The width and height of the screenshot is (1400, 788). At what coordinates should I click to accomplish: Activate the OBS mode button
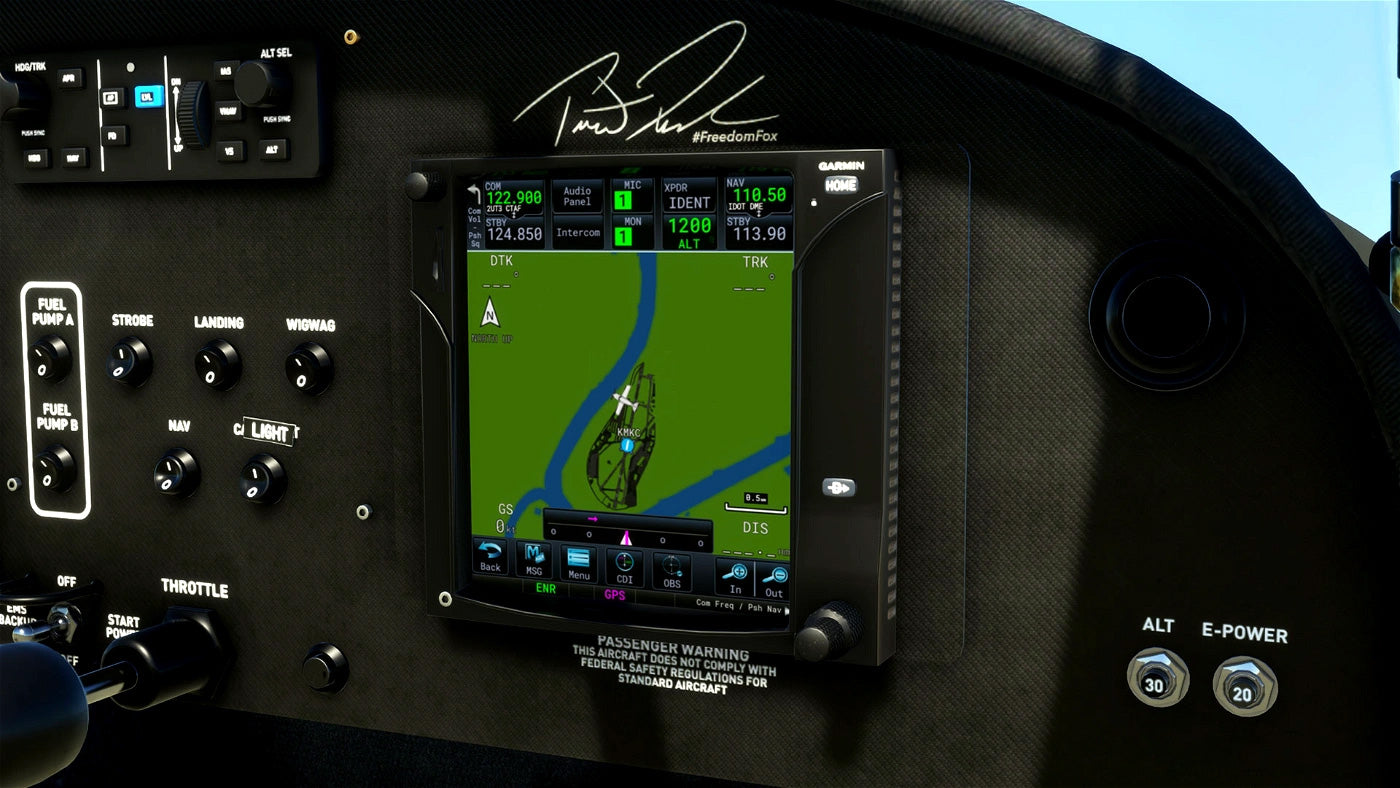pyautogui.click(x=672, y=570)
